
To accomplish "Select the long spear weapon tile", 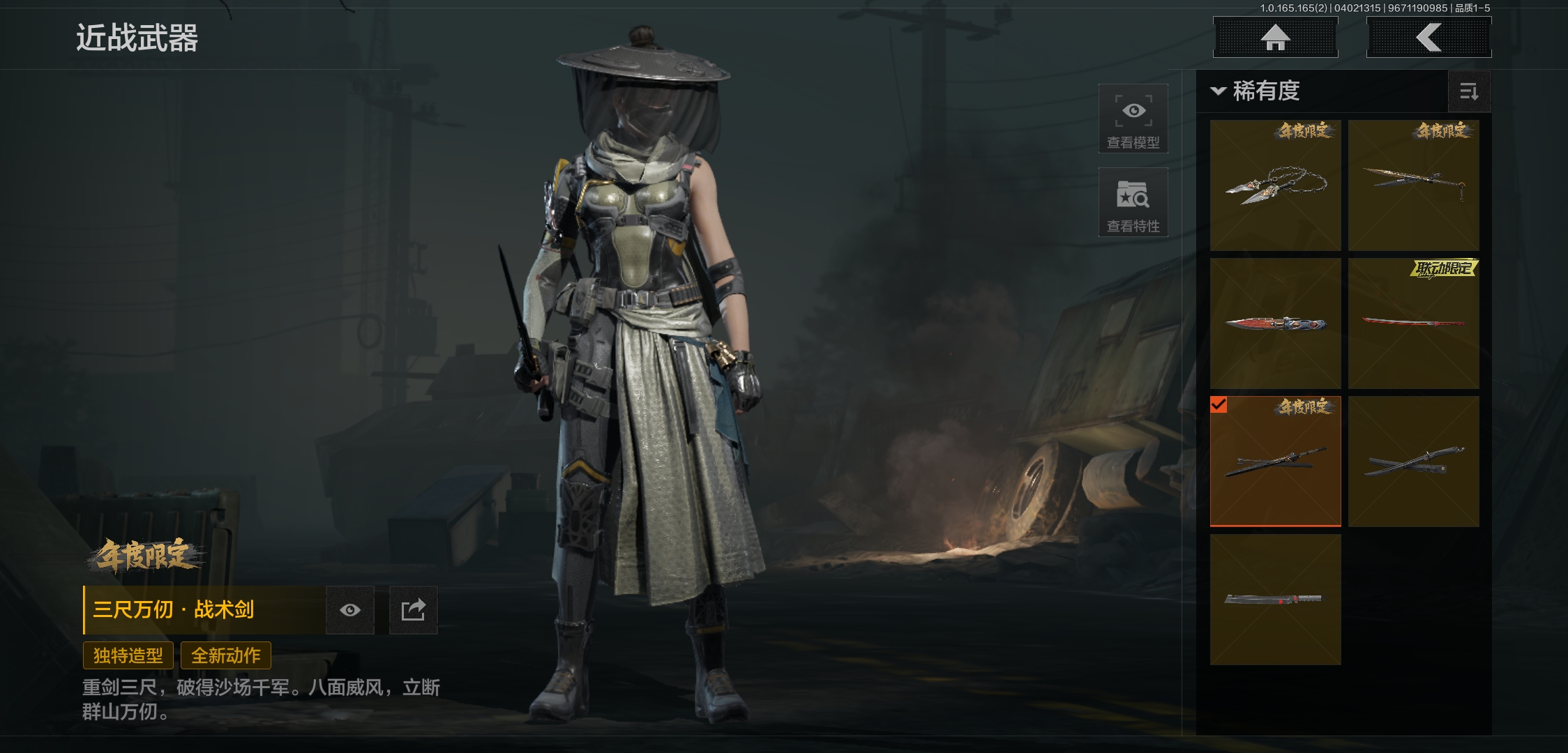I will [x=1413, y=185].
